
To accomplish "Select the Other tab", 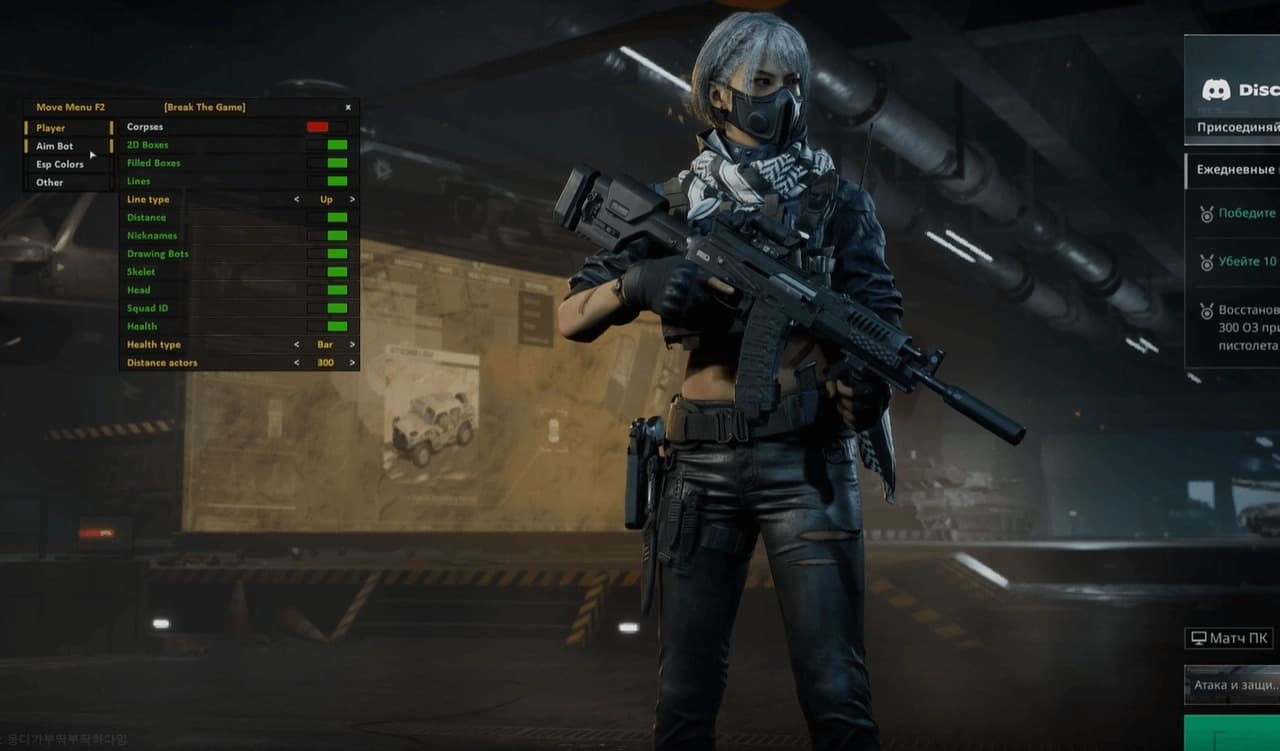I will point(50,182).
